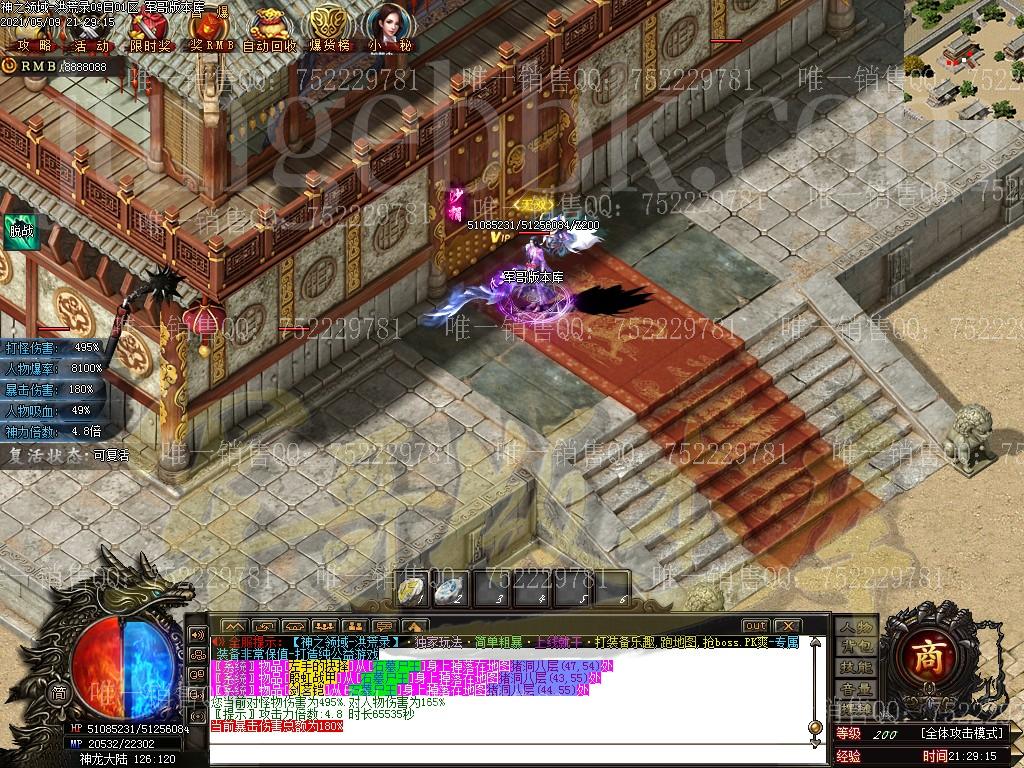Click the minimap in the corner
The image size is (1024, 768).
(x=964, y=59)
